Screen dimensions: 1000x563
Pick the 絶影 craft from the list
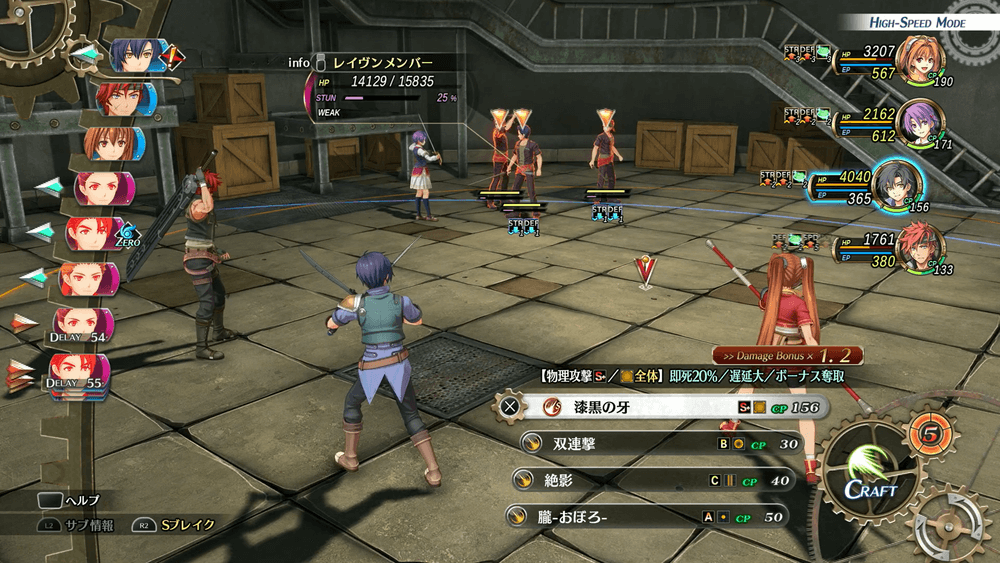[x=650, y=480]
